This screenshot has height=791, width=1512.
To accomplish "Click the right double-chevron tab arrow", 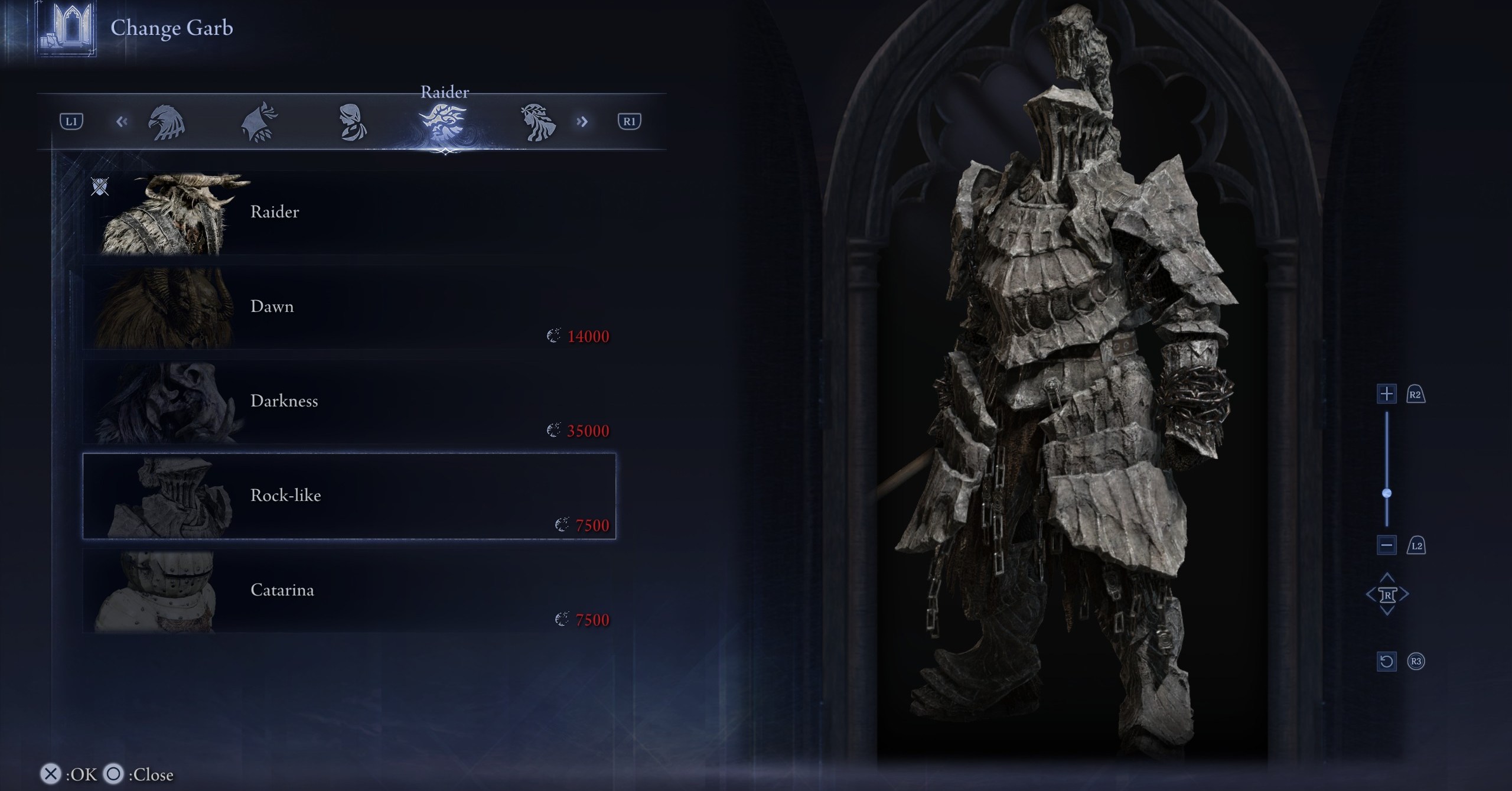I will [x=582, y=122].
